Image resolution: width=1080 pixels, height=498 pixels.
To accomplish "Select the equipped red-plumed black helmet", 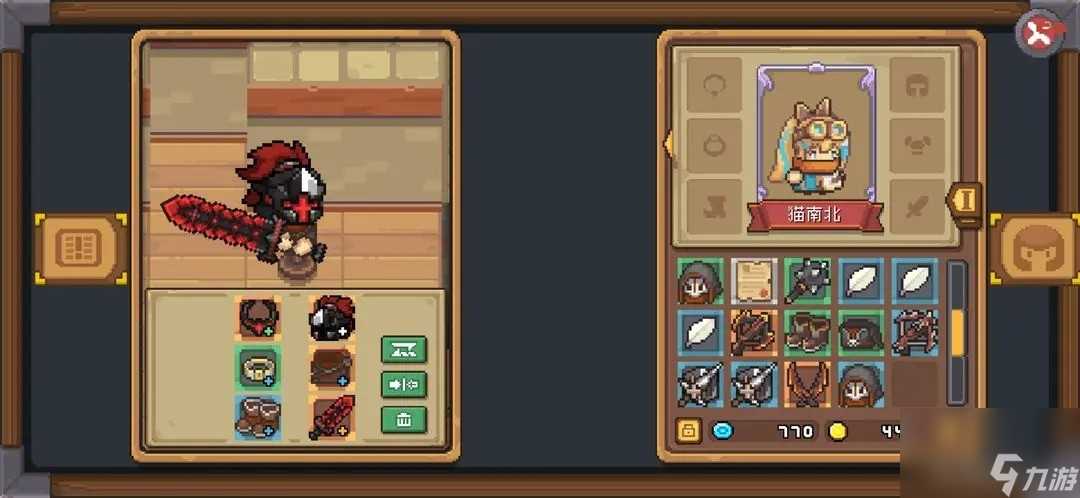I will [331, 318].
